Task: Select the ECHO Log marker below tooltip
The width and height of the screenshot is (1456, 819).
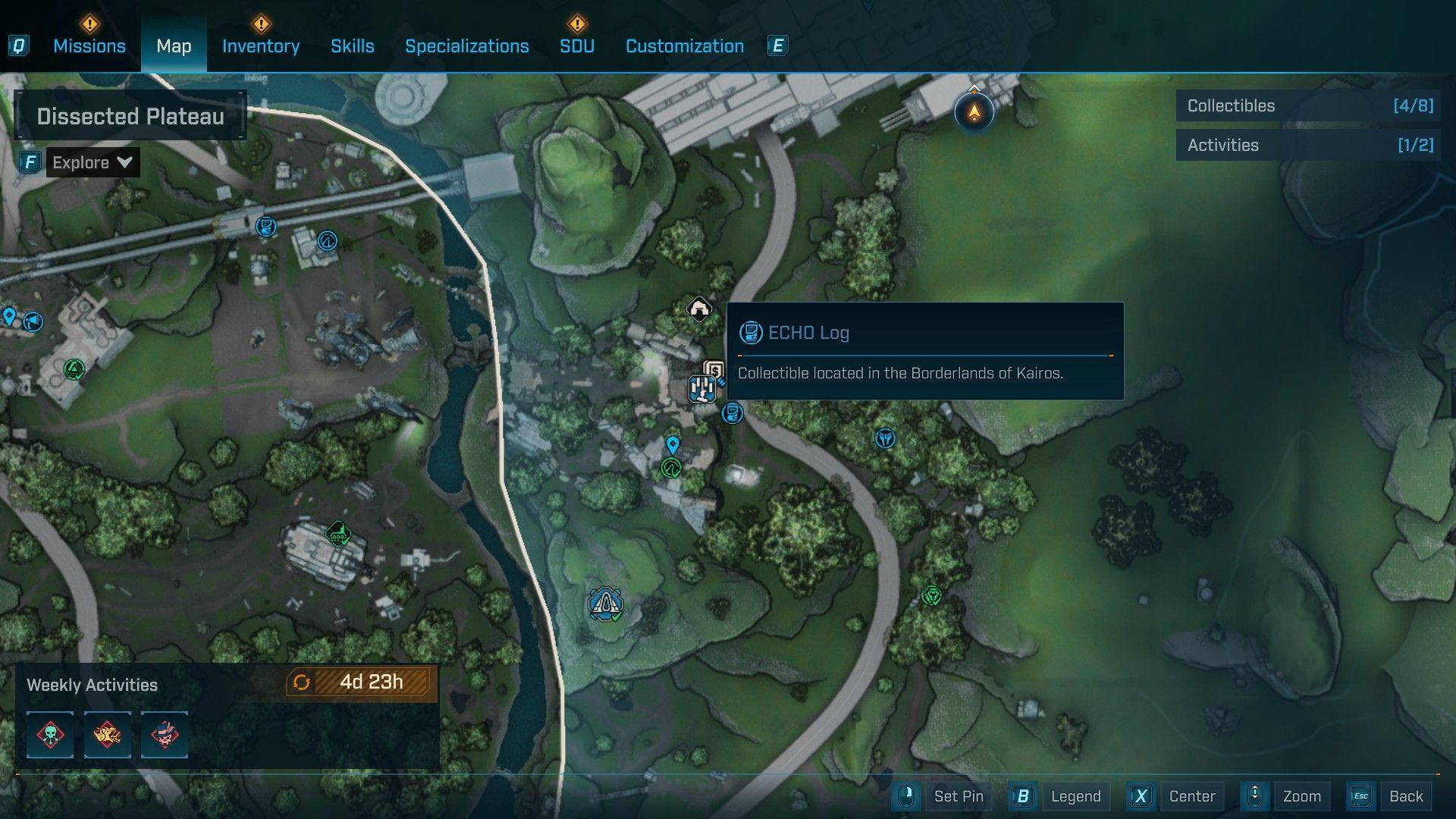Action: [x=732, y=413]
